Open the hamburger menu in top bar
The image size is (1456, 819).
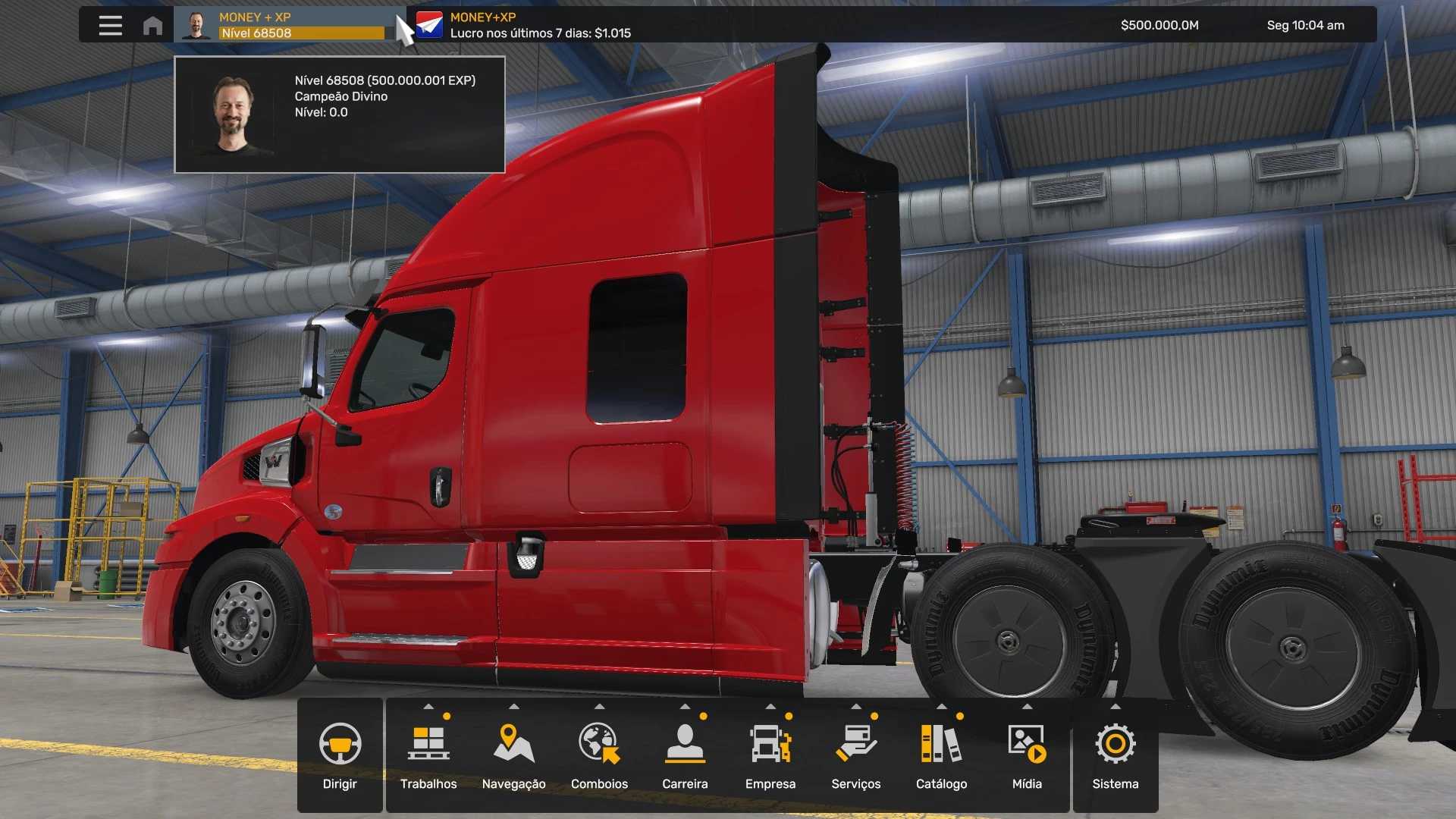coord(110,25)
